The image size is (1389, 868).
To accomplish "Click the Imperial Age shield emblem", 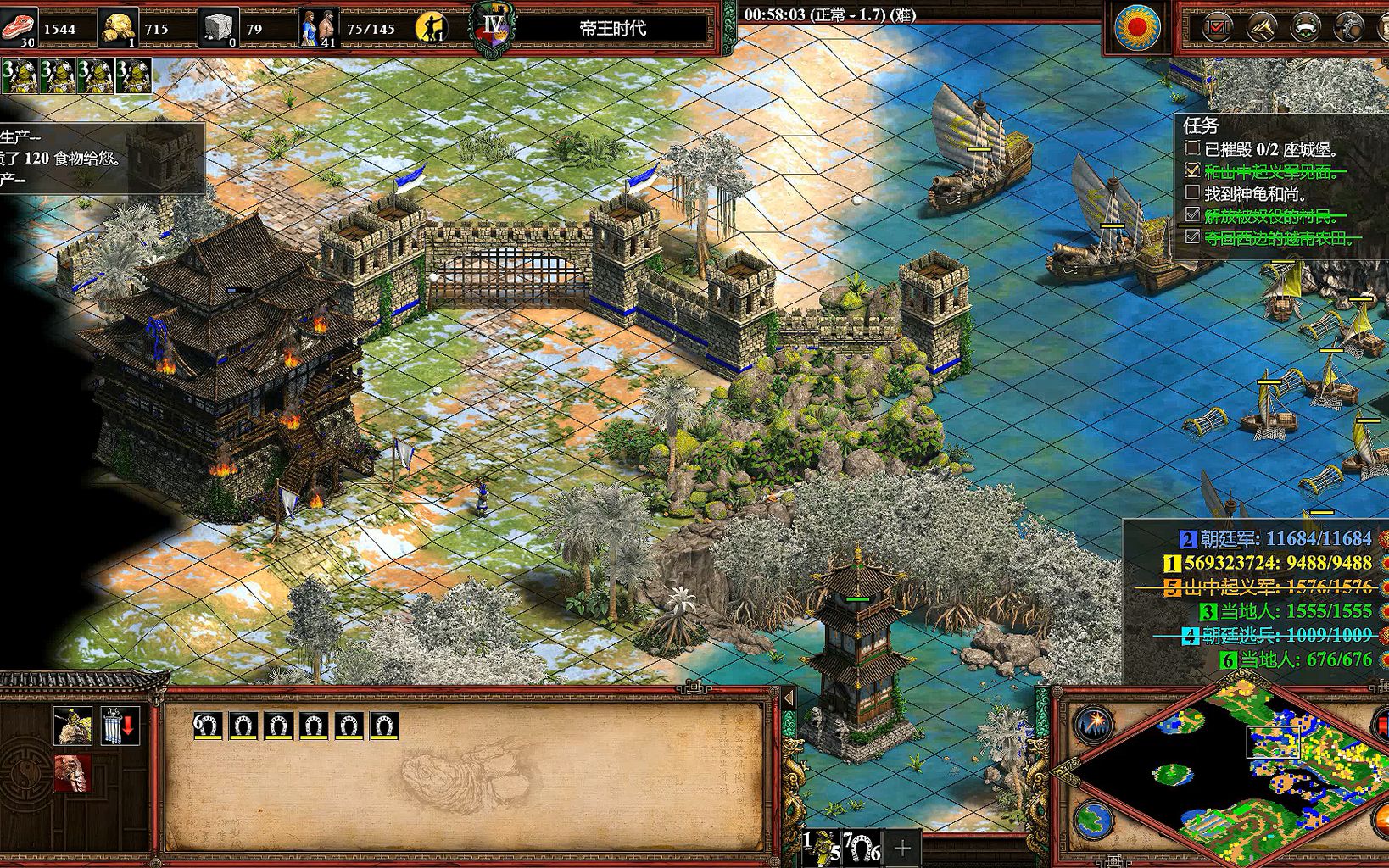I will (x=493, y=29).
